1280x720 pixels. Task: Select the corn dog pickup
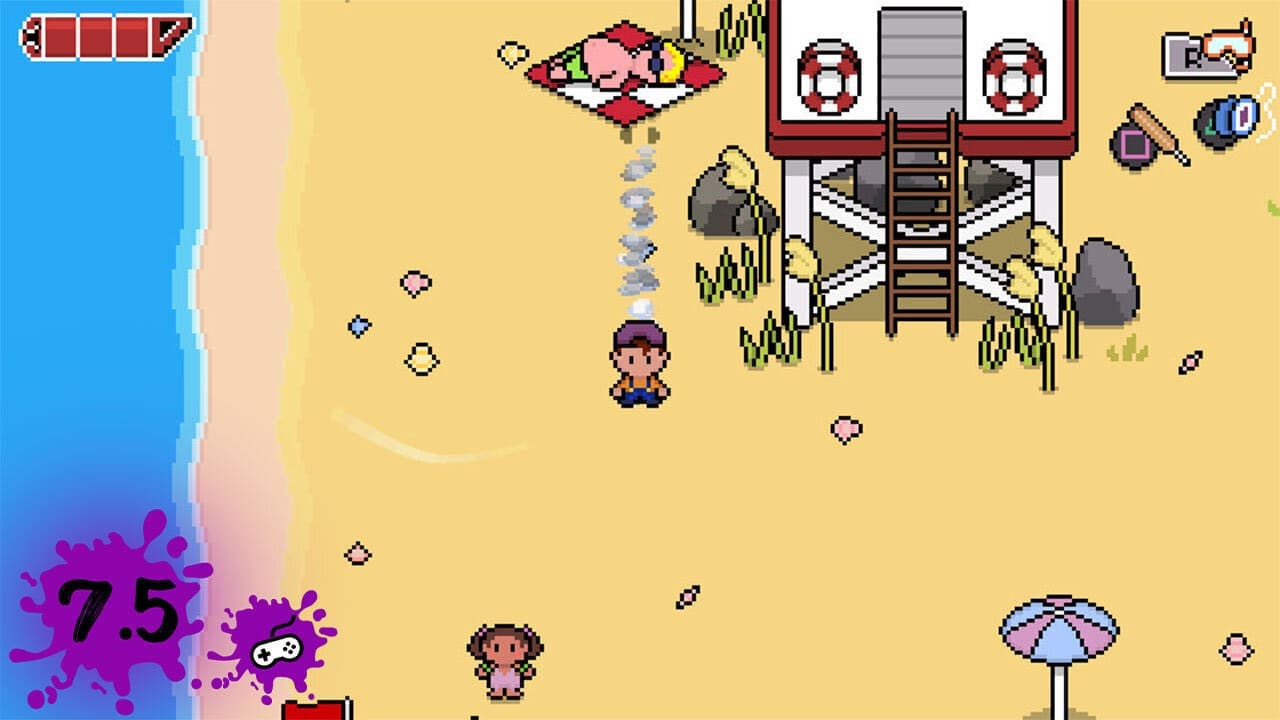1152,130
